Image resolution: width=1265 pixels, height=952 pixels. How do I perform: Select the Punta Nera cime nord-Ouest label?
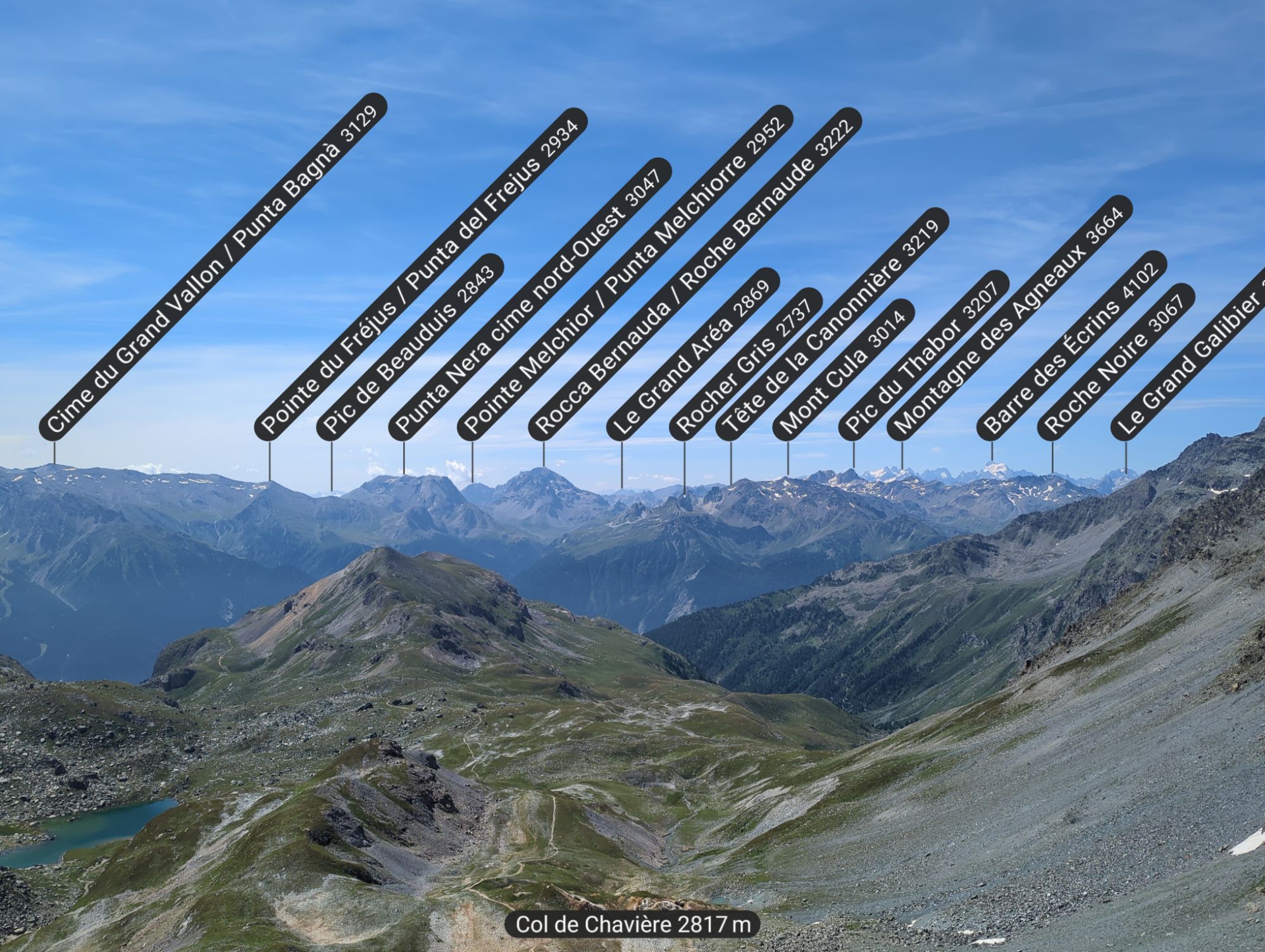[529, 299]
